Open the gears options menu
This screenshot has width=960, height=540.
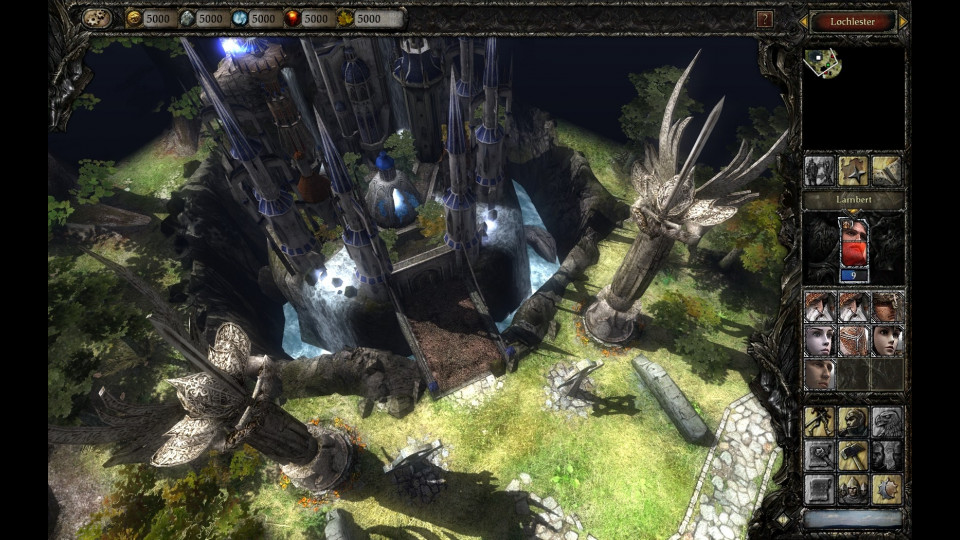[97, 18]
